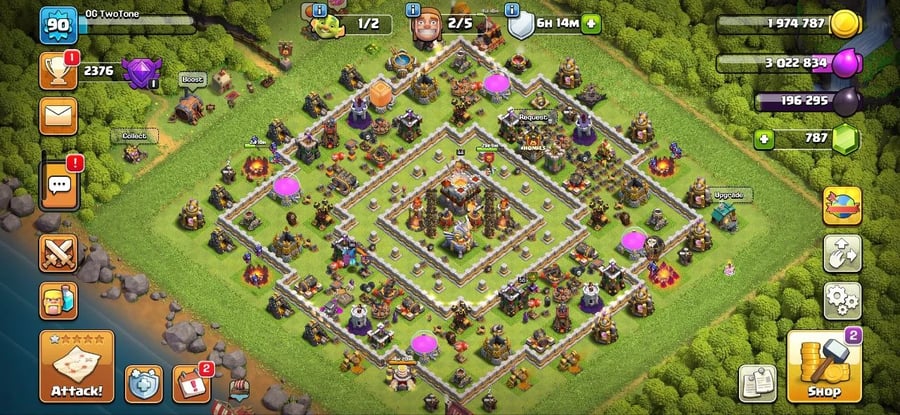
Task: Activate the hand with arrows layout button
Action: point(842,253)
